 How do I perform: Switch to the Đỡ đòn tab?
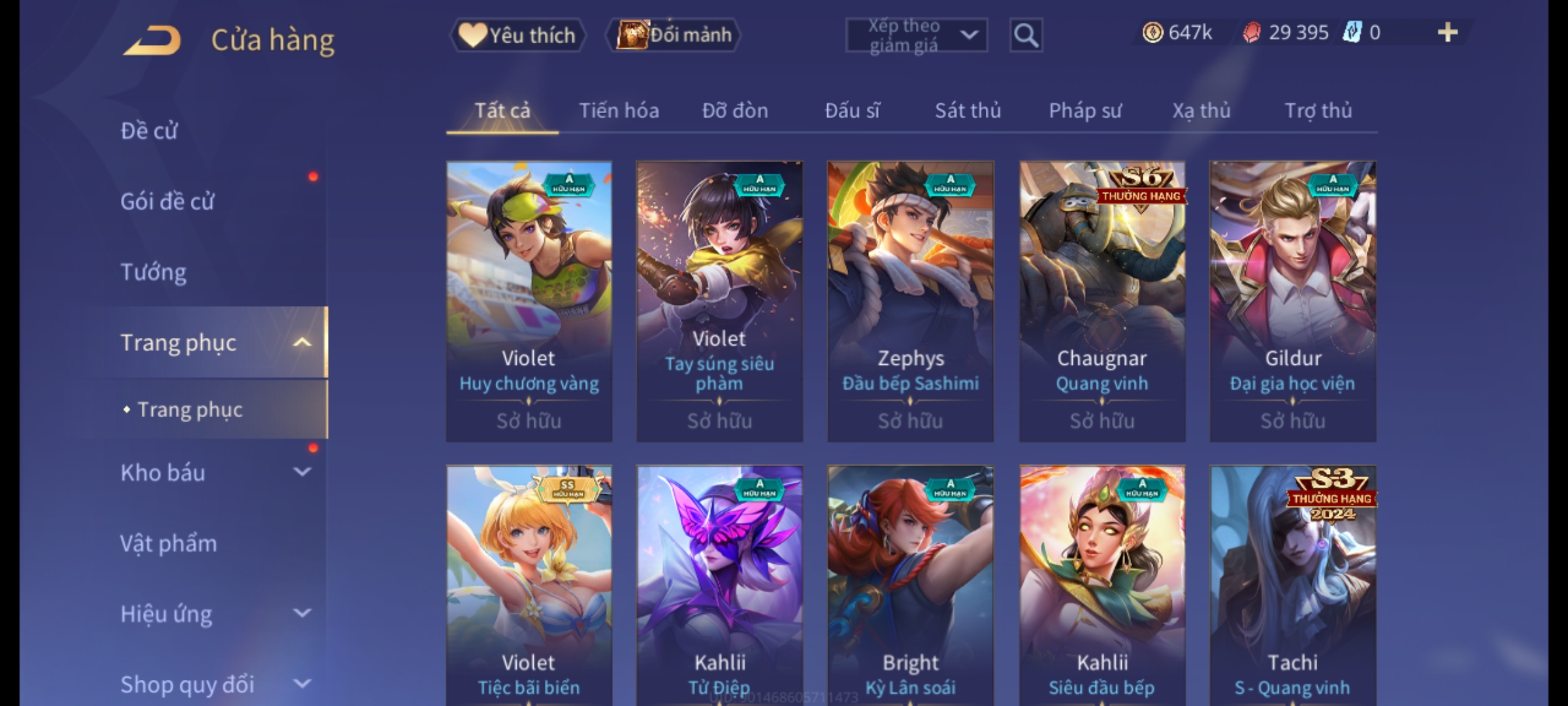(x=735, y=111)
